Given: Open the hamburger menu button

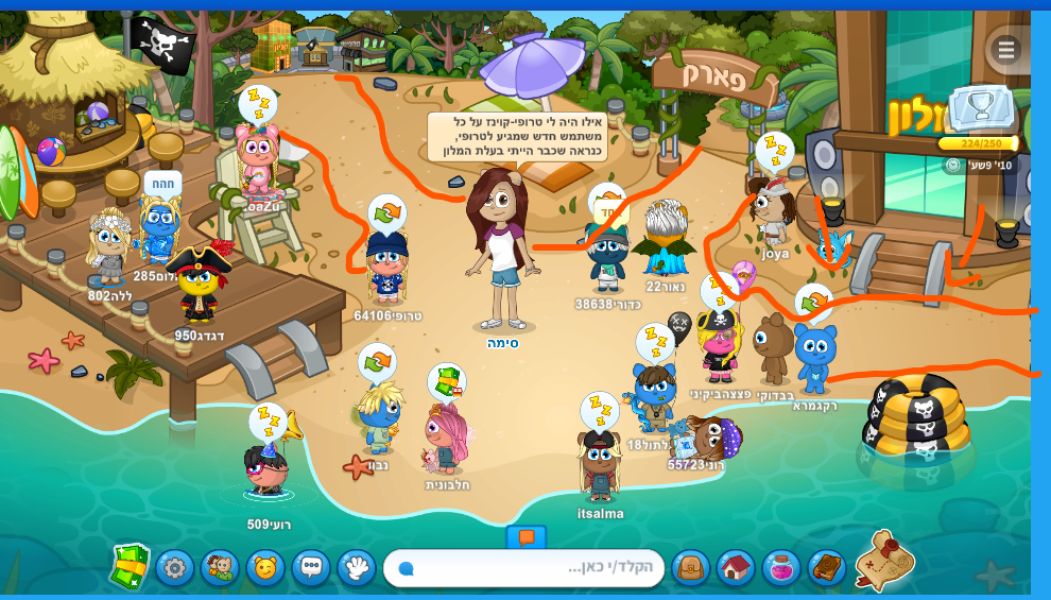Looking at the screenshot, I should (x=1005, y=49).
